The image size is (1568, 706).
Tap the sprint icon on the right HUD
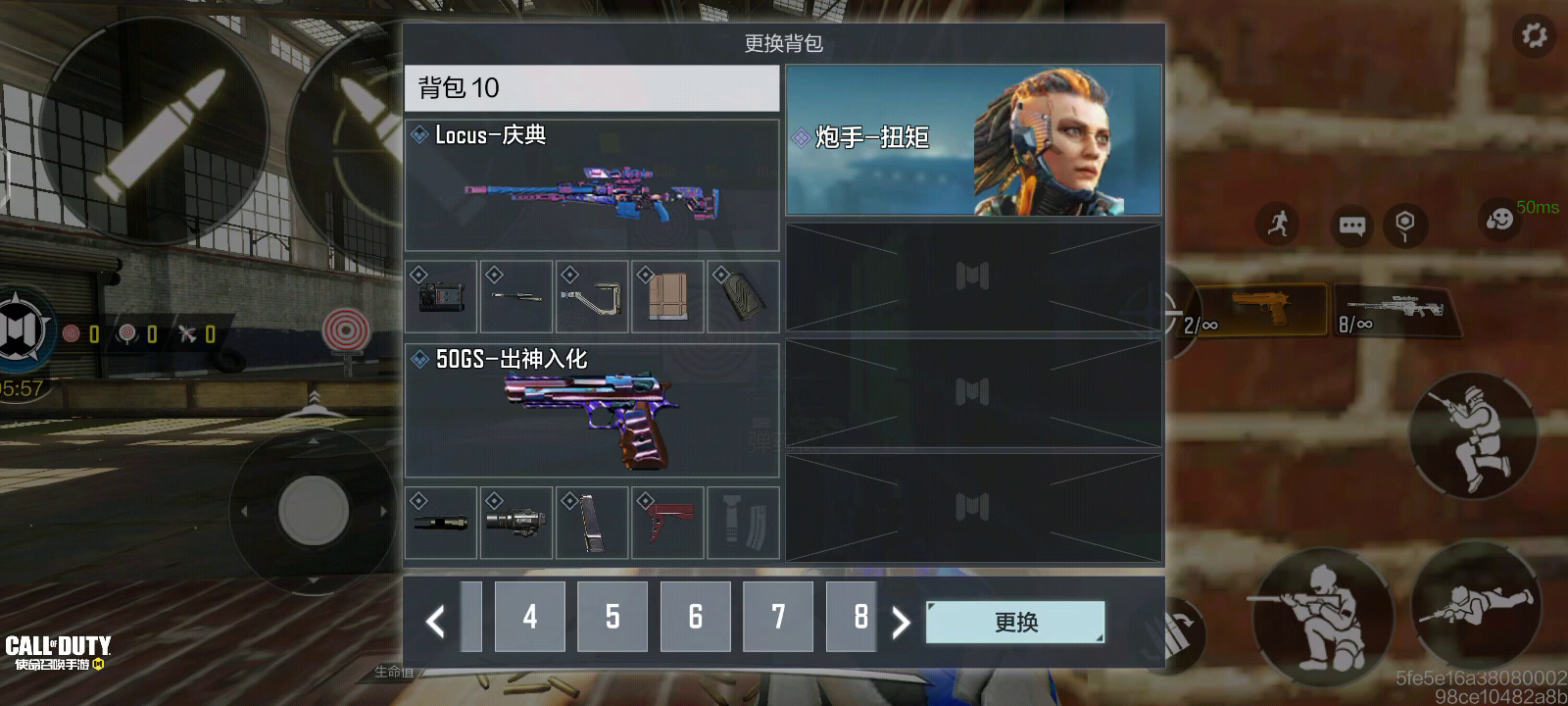[1276, 224]
